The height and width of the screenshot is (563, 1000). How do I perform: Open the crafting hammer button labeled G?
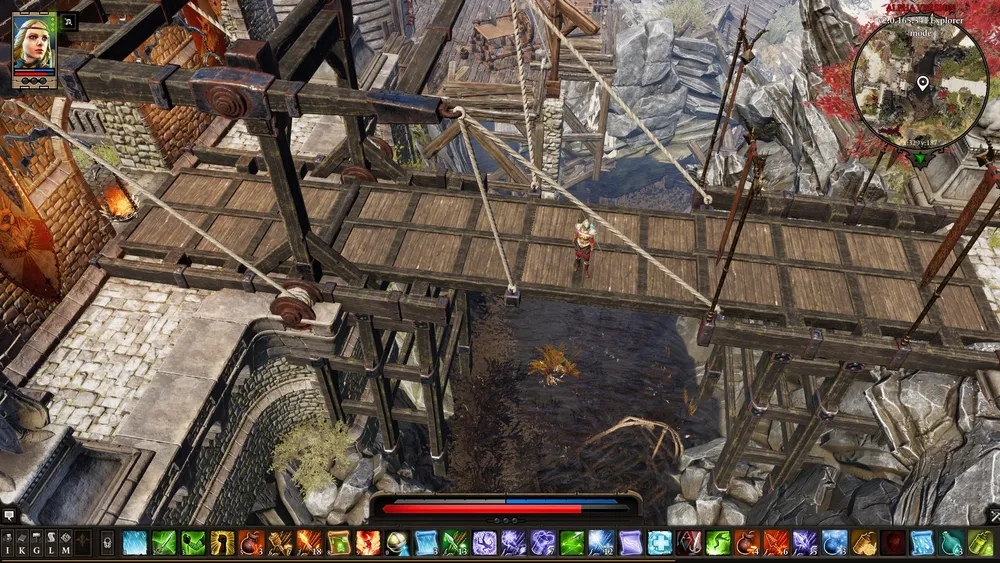click(37, 543)
